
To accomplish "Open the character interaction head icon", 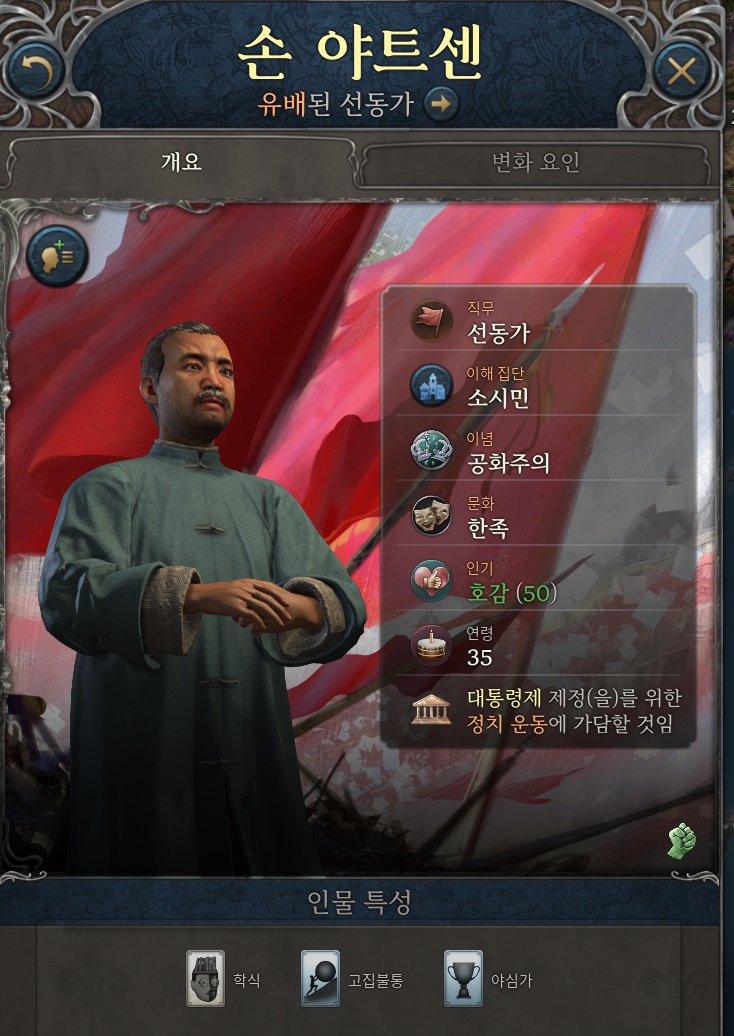I will tap(57, 256).
